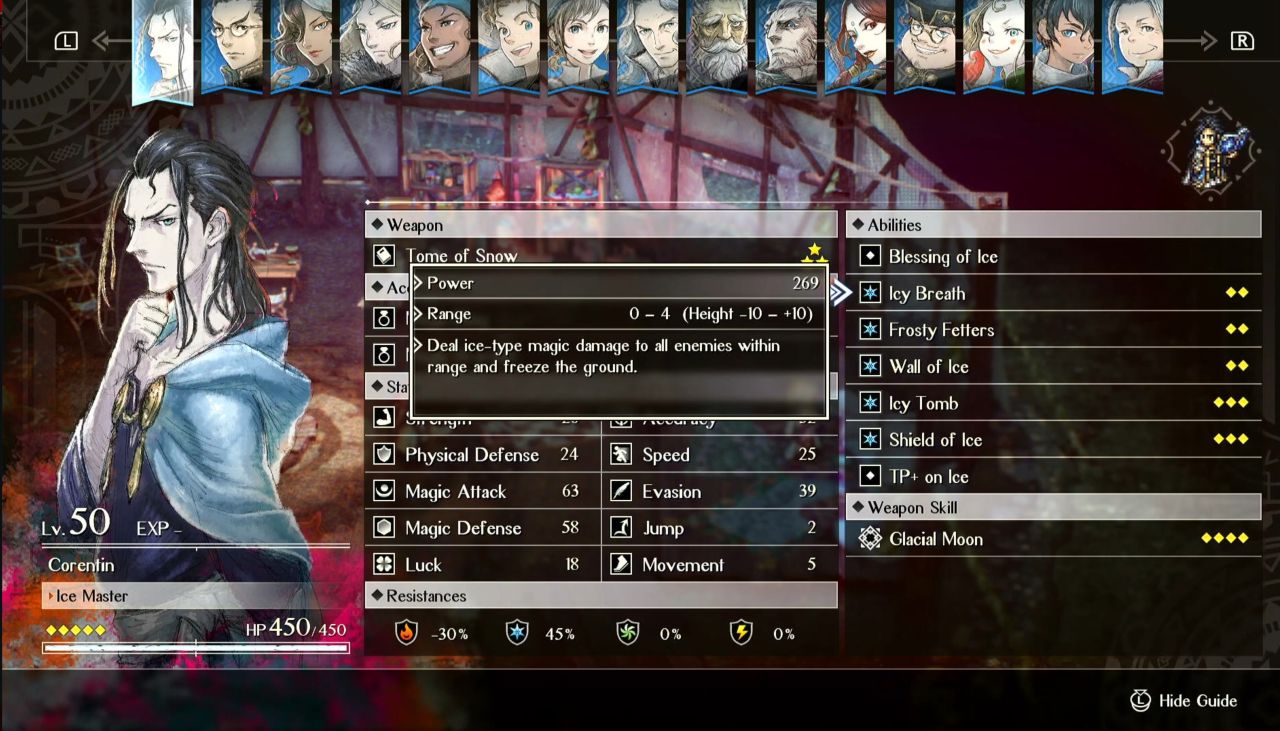Choose Blessing of Ice in abilities
This screenshot has height=731, width=1280.
943,257
